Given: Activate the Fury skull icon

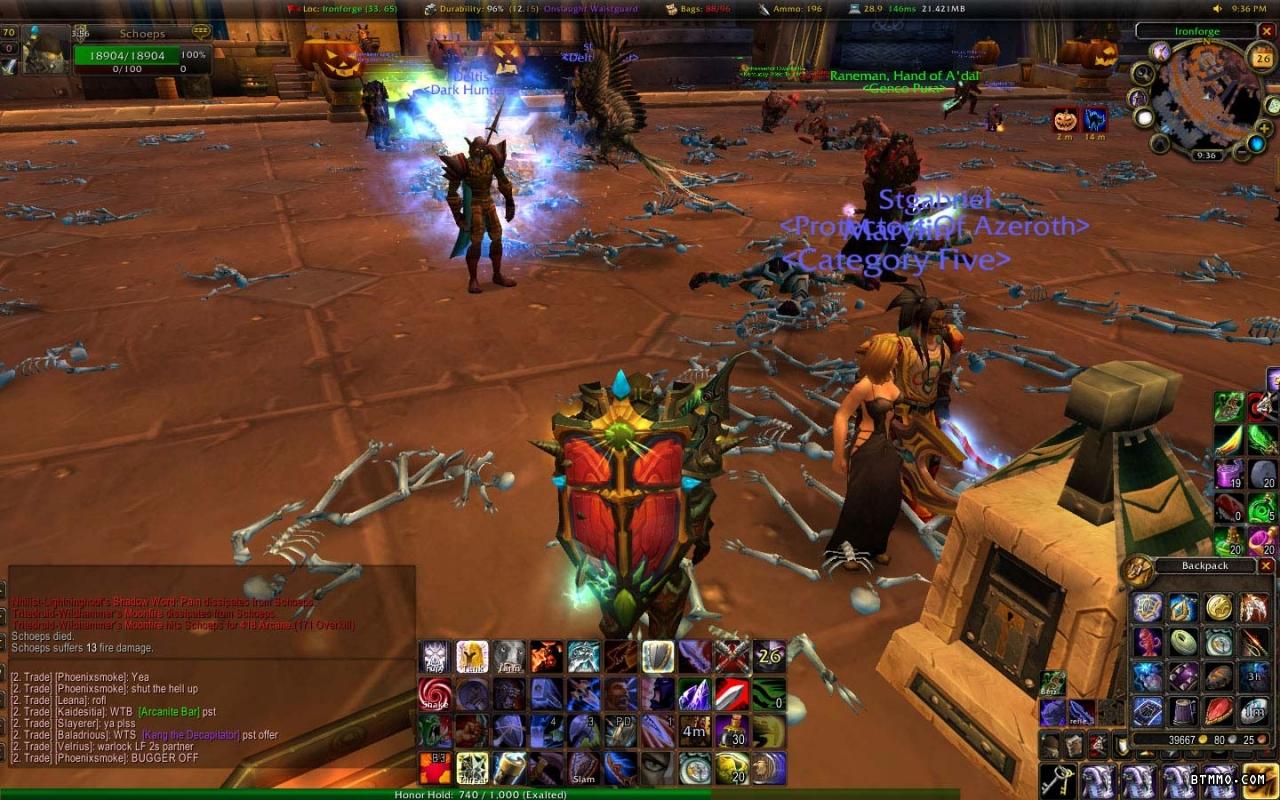Looking at the screenshot, I should 435,656.
